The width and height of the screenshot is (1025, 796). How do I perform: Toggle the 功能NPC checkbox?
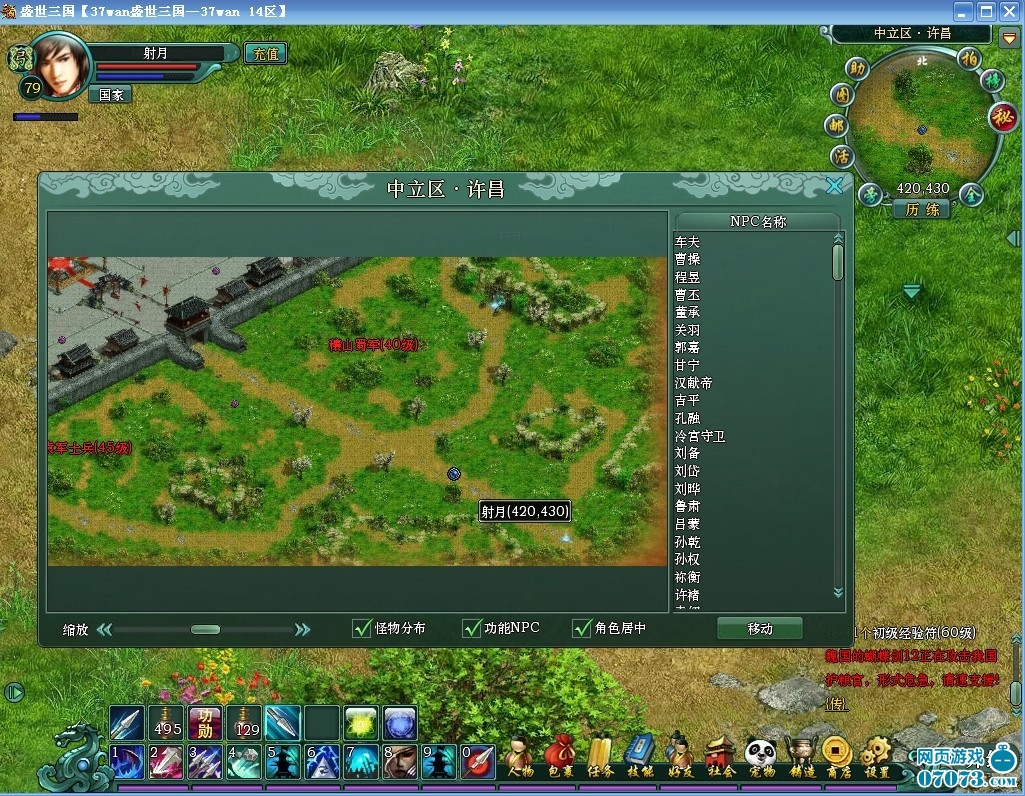[472, 628]
